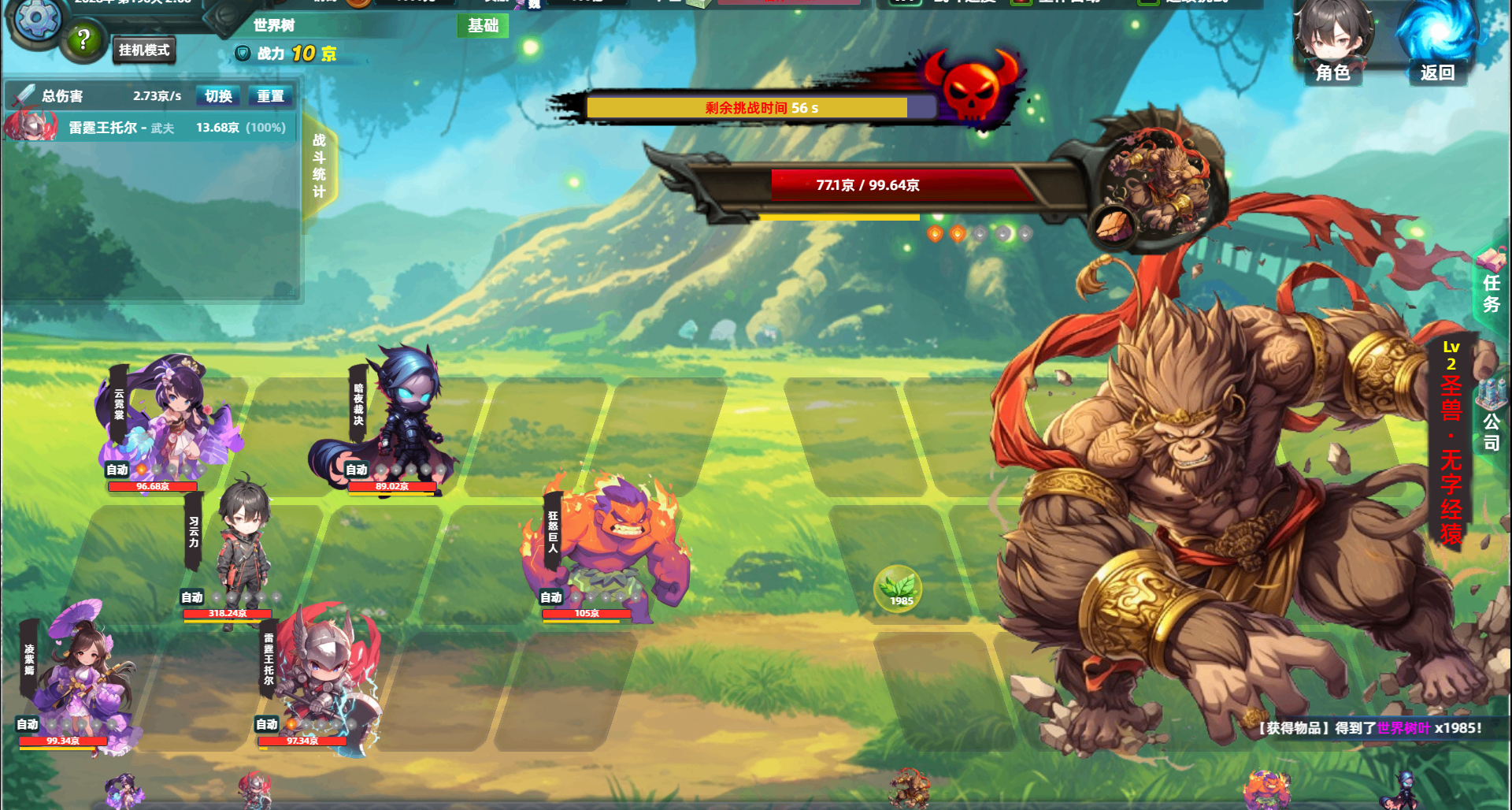Toggle 自动 for 暗夜裁决

357,470
